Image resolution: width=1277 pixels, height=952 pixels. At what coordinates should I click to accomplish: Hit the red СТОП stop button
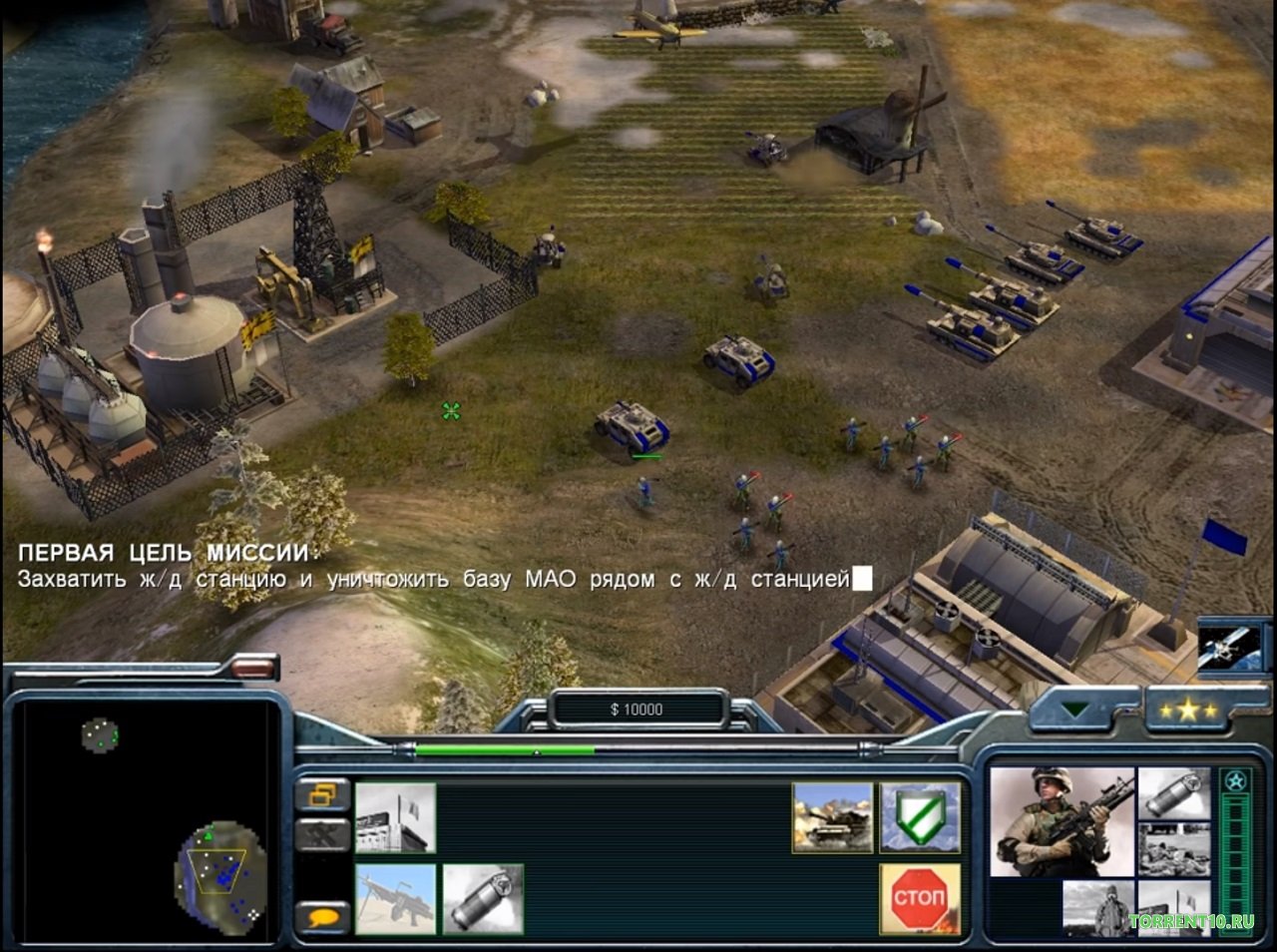919,898
